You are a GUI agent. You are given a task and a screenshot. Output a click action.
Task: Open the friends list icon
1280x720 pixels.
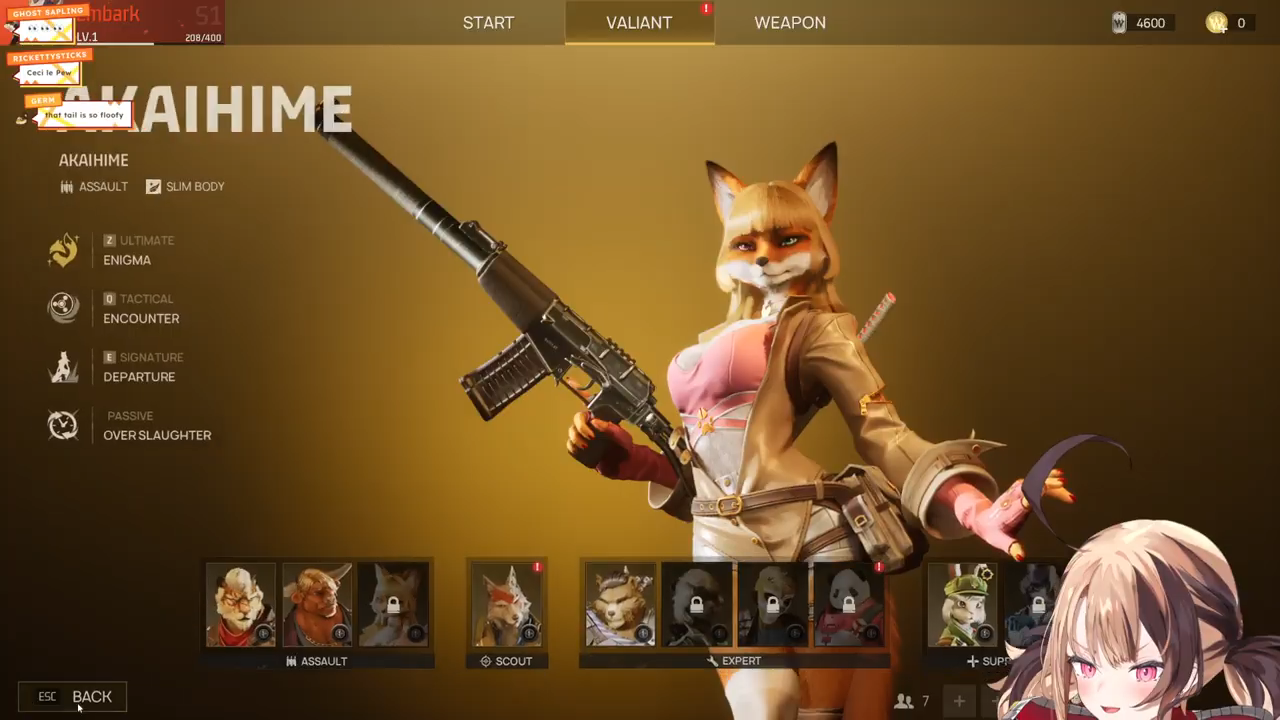point(905,701)
